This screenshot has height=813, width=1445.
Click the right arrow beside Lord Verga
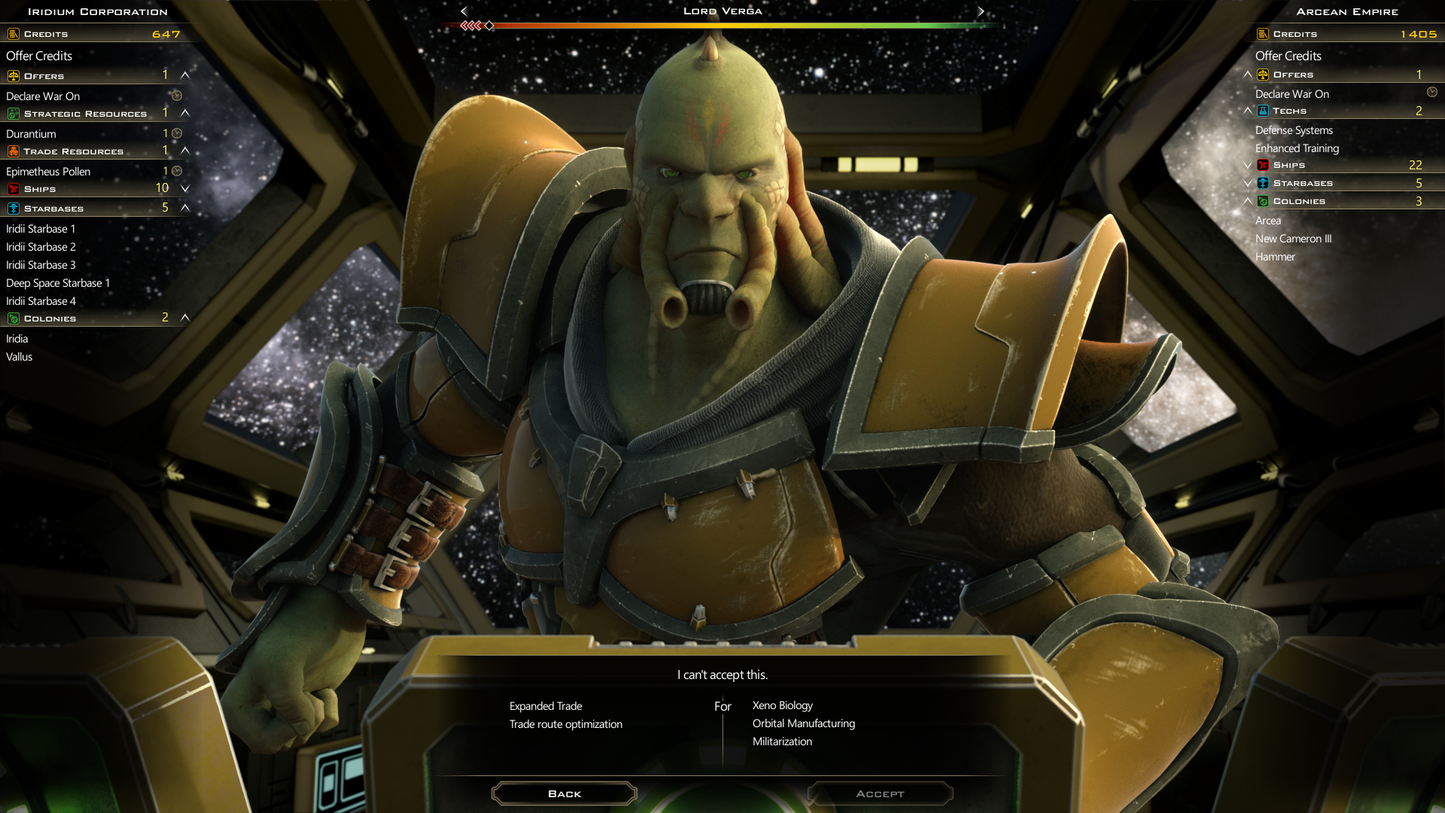979,11
